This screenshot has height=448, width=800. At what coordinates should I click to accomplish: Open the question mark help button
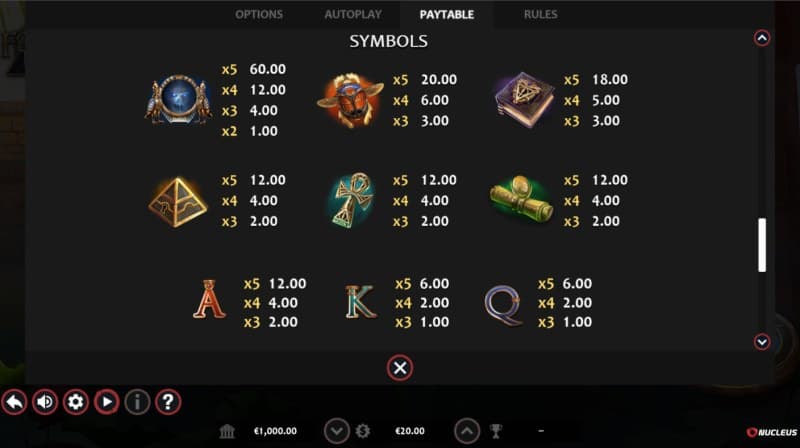168,402
